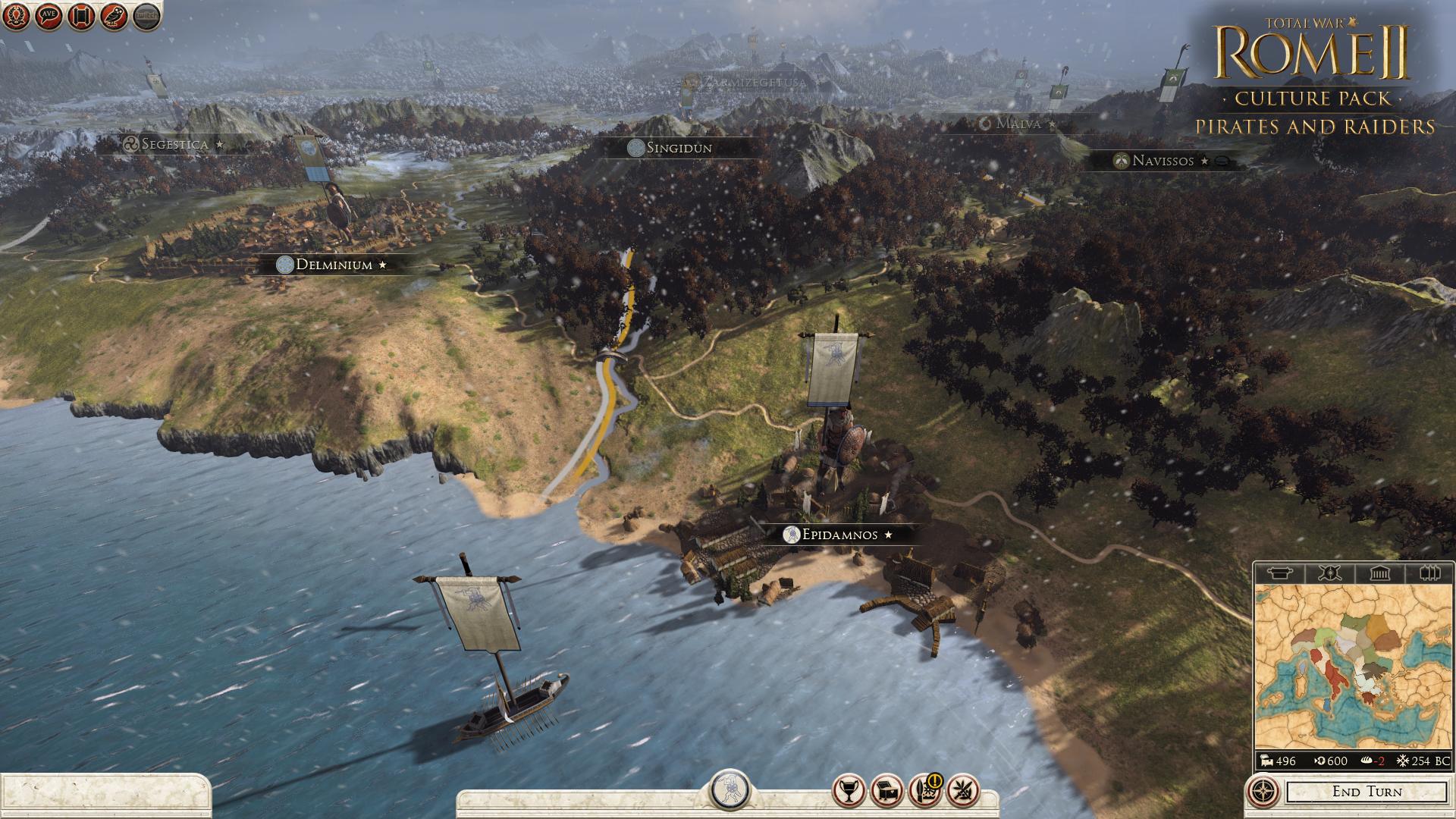Open the laurel wreath menu icon
The image size is (1456, 819).
pos(16,16)
